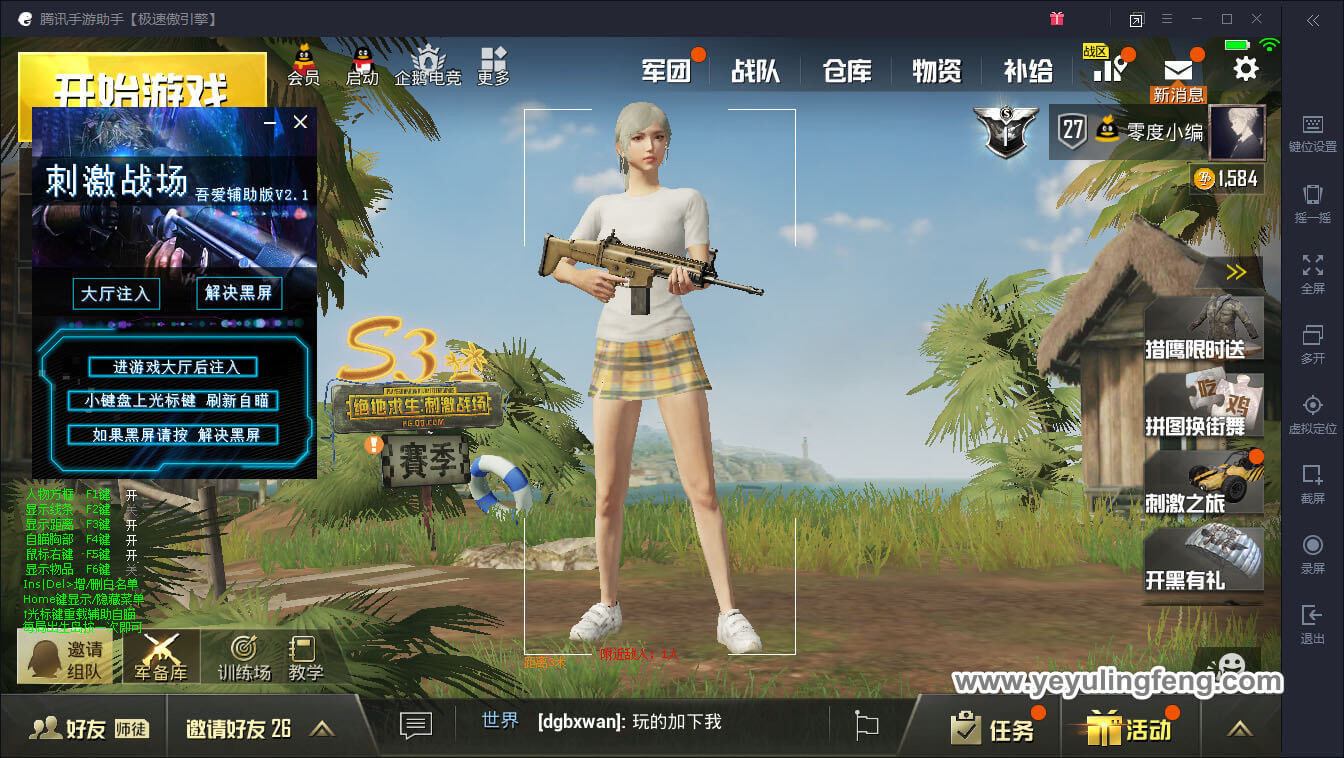This screenshot has width=1344, height=758.
Task: Open the chat message bubble icon
Action: [415, 725]
